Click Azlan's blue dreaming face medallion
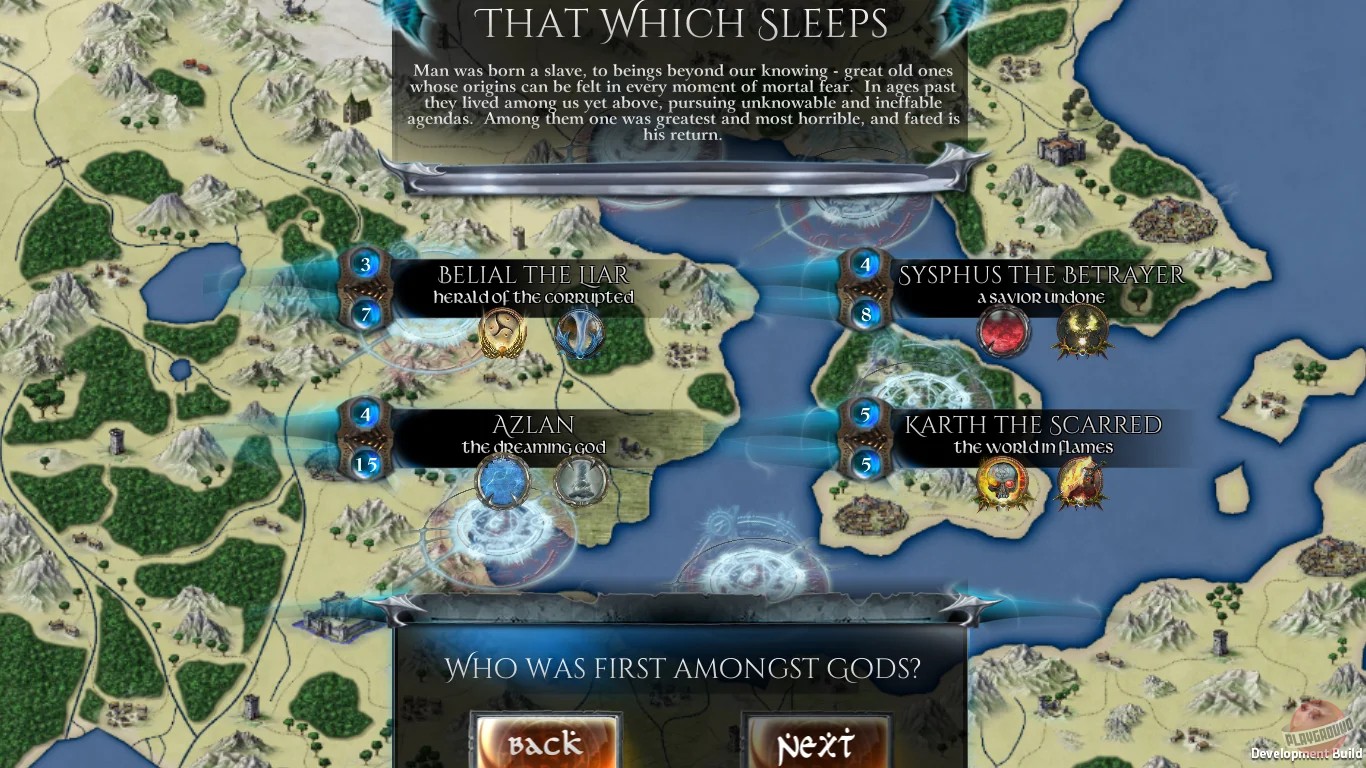 502,481
